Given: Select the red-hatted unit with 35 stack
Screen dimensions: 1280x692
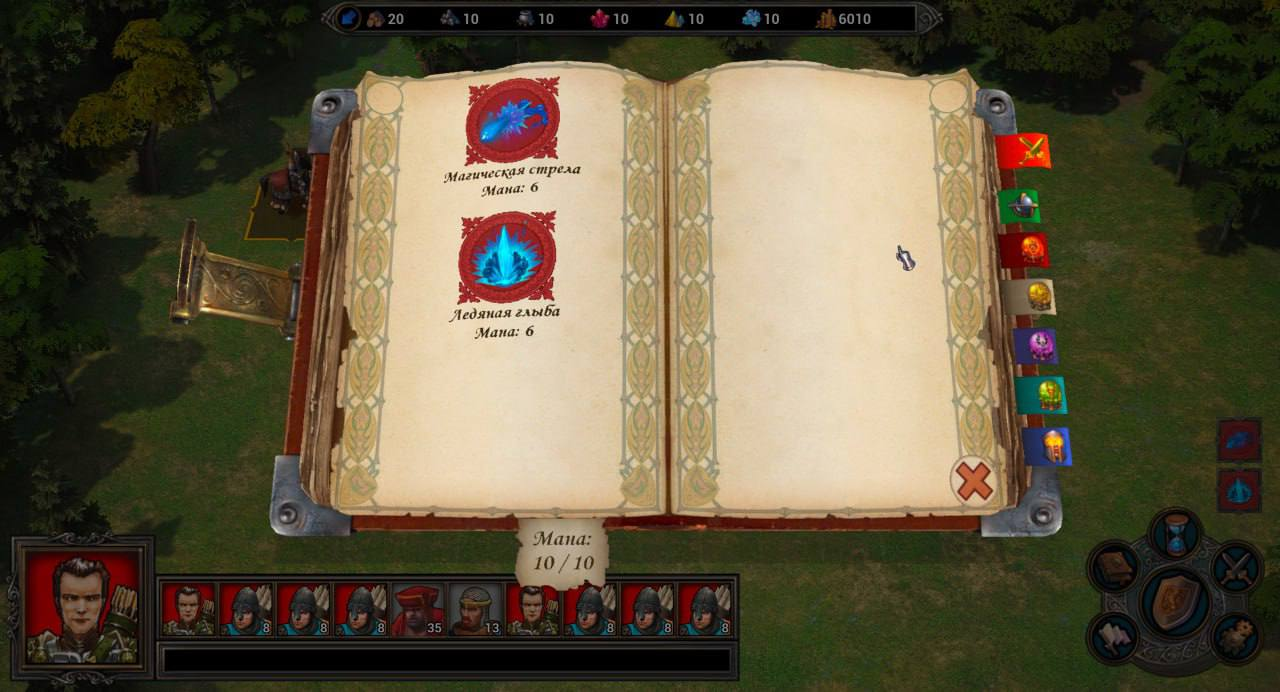Looking at the screenshot, I should [x=418, y=610].
